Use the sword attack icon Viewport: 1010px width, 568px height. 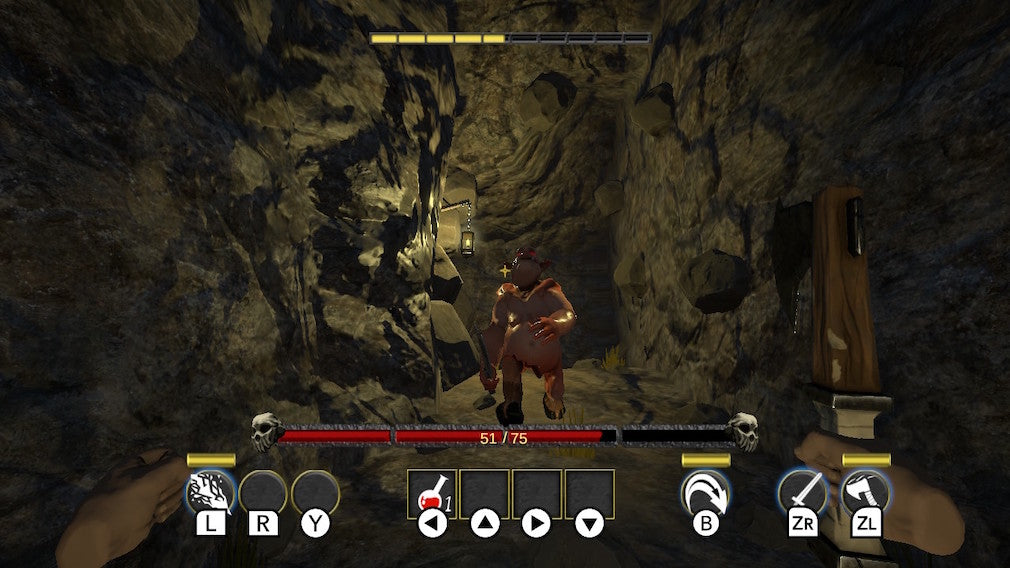click(x=803, y=492)
